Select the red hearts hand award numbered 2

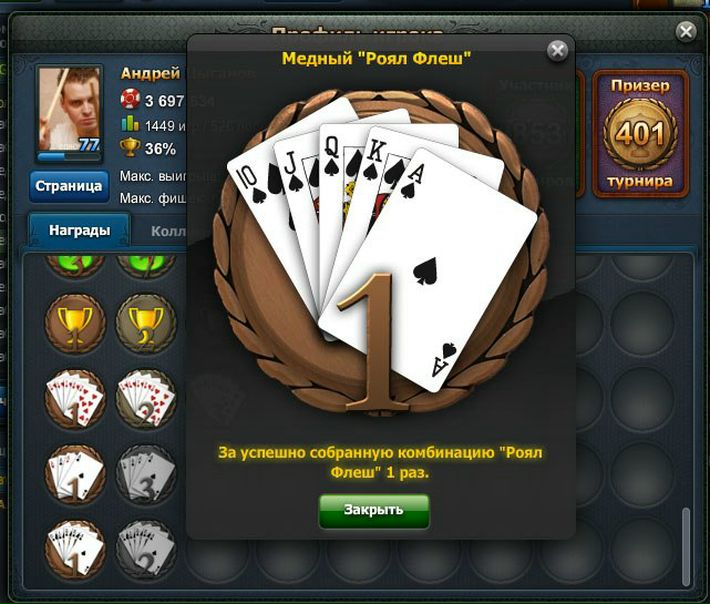point(146,398)
